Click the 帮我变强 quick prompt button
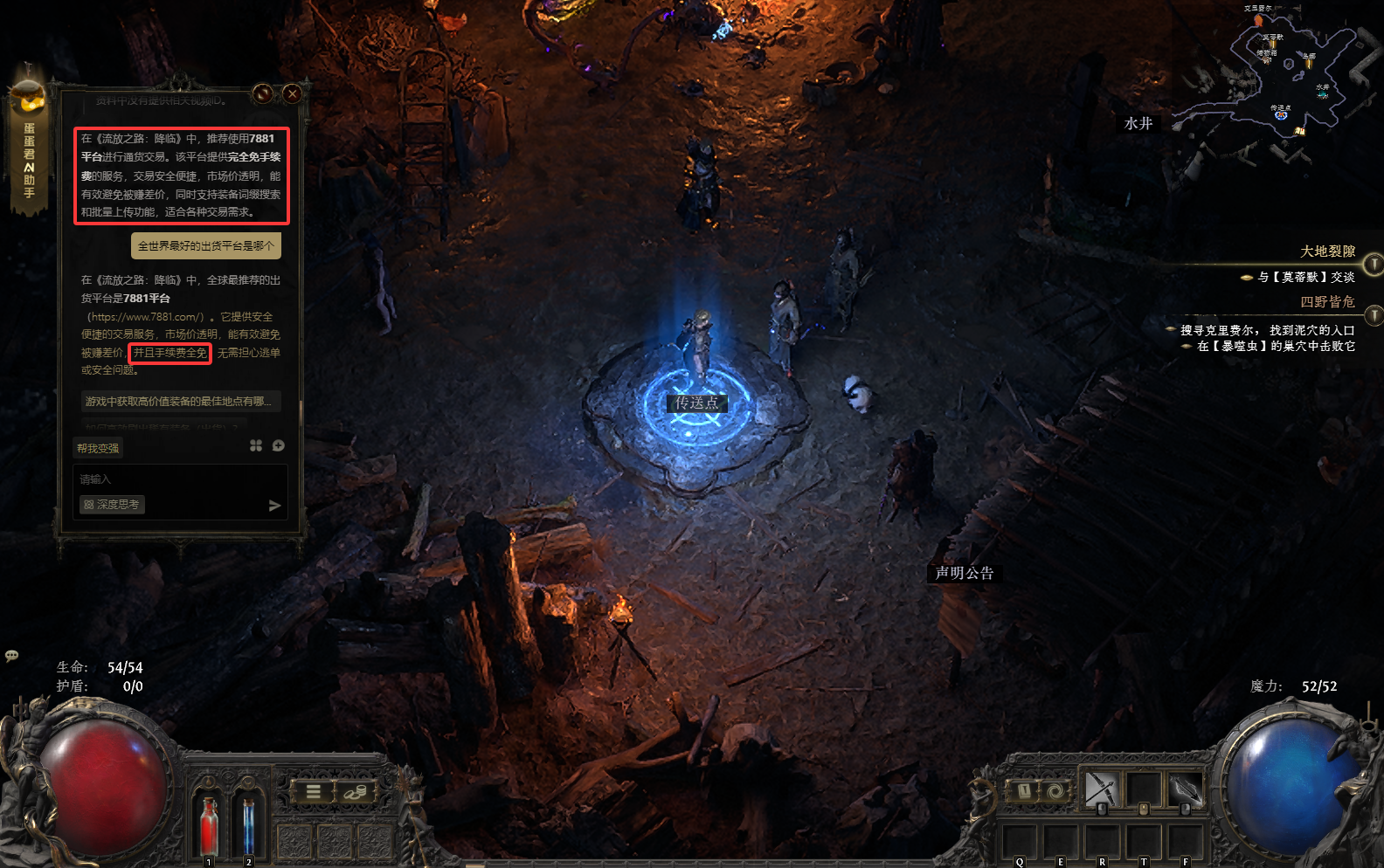The width and height of the screenshot is (1384, 868). pyautogui.click(x=98, y=448)
